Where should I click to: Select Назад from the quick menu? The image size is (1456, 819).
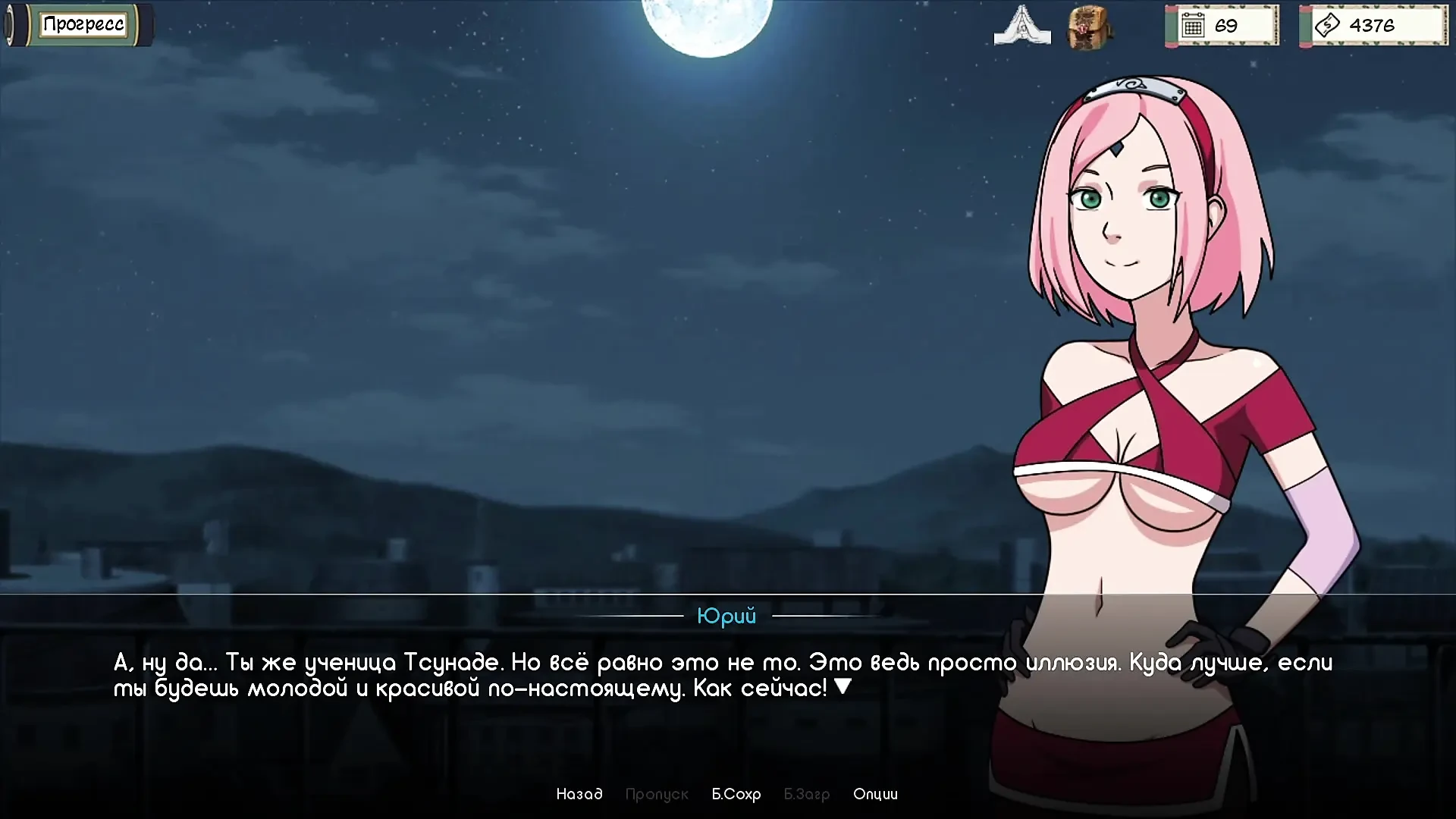point(580,794)
